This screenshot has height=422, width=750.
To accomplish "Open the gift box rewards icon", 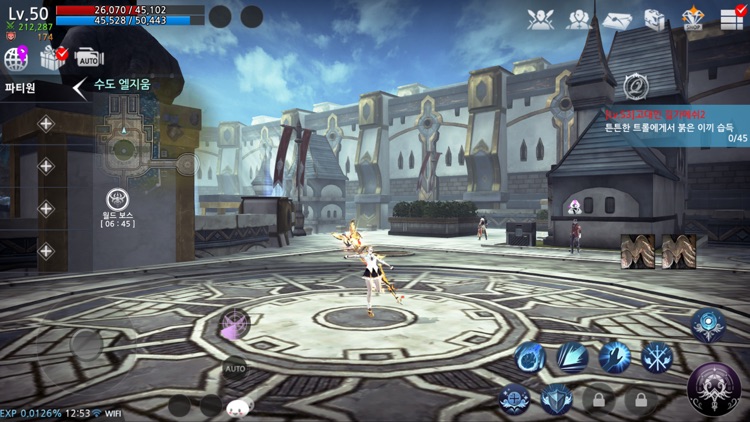I will (52, 59).
